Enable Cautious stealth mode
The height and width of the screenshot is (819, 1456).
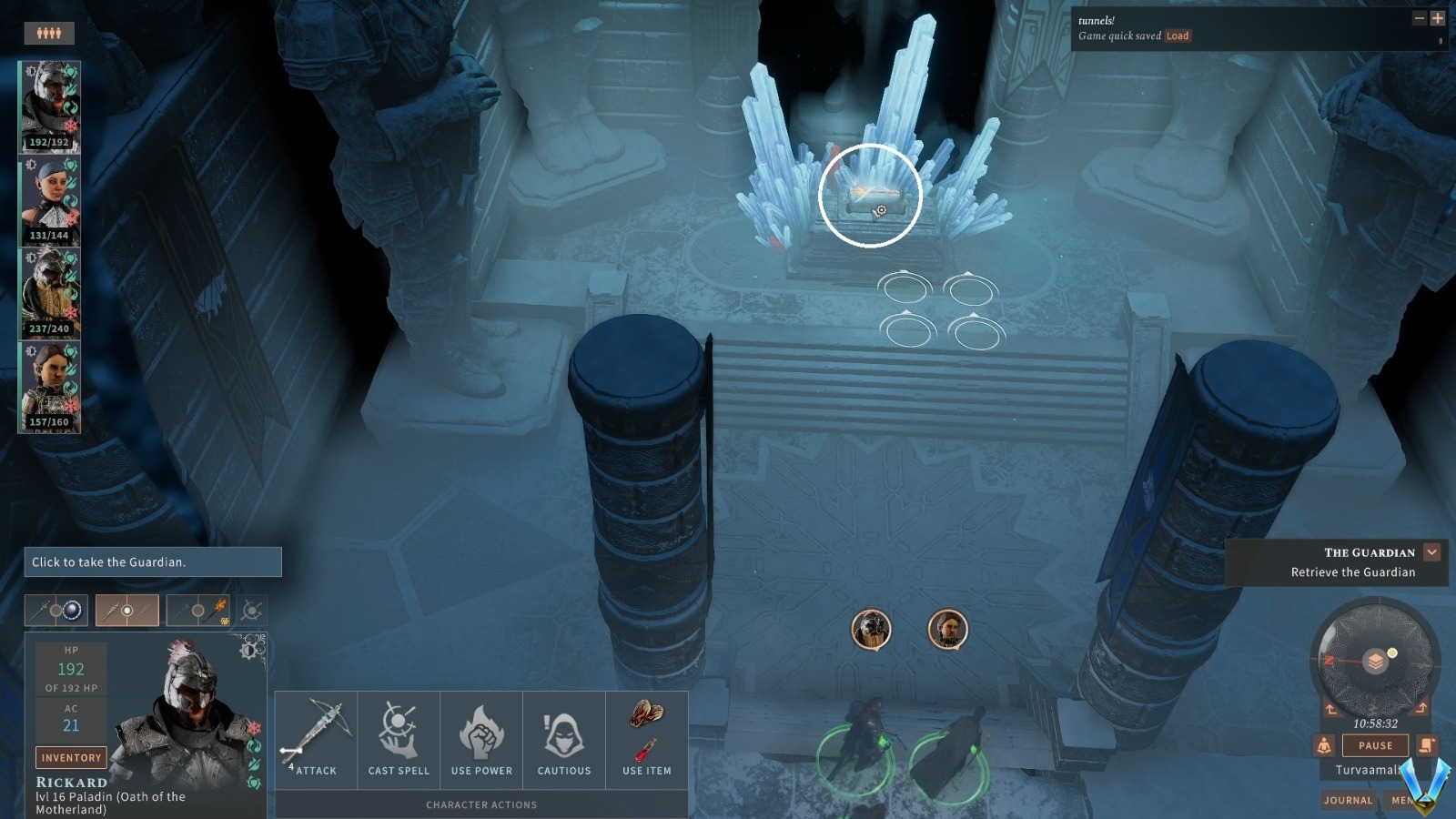point(564,737)
